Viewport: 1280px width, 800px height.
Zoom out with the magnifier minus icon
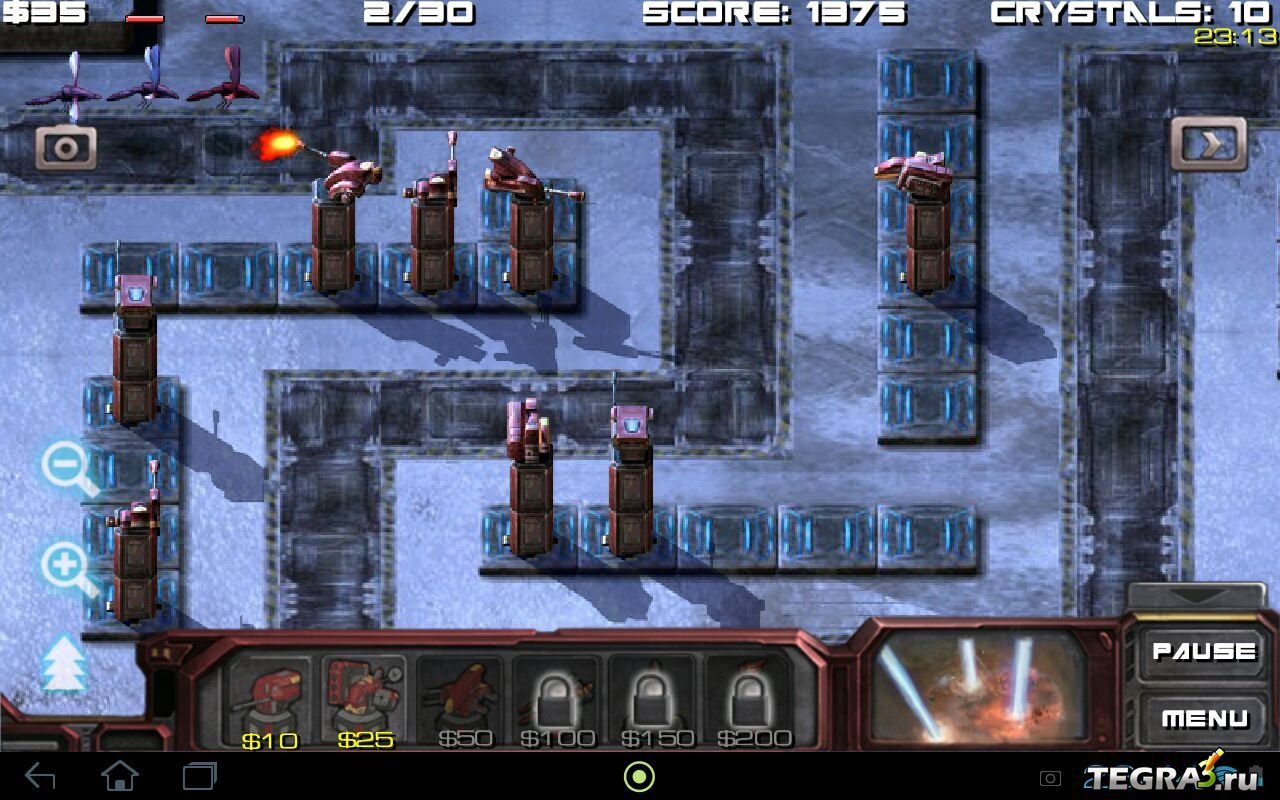pos(66,466)
